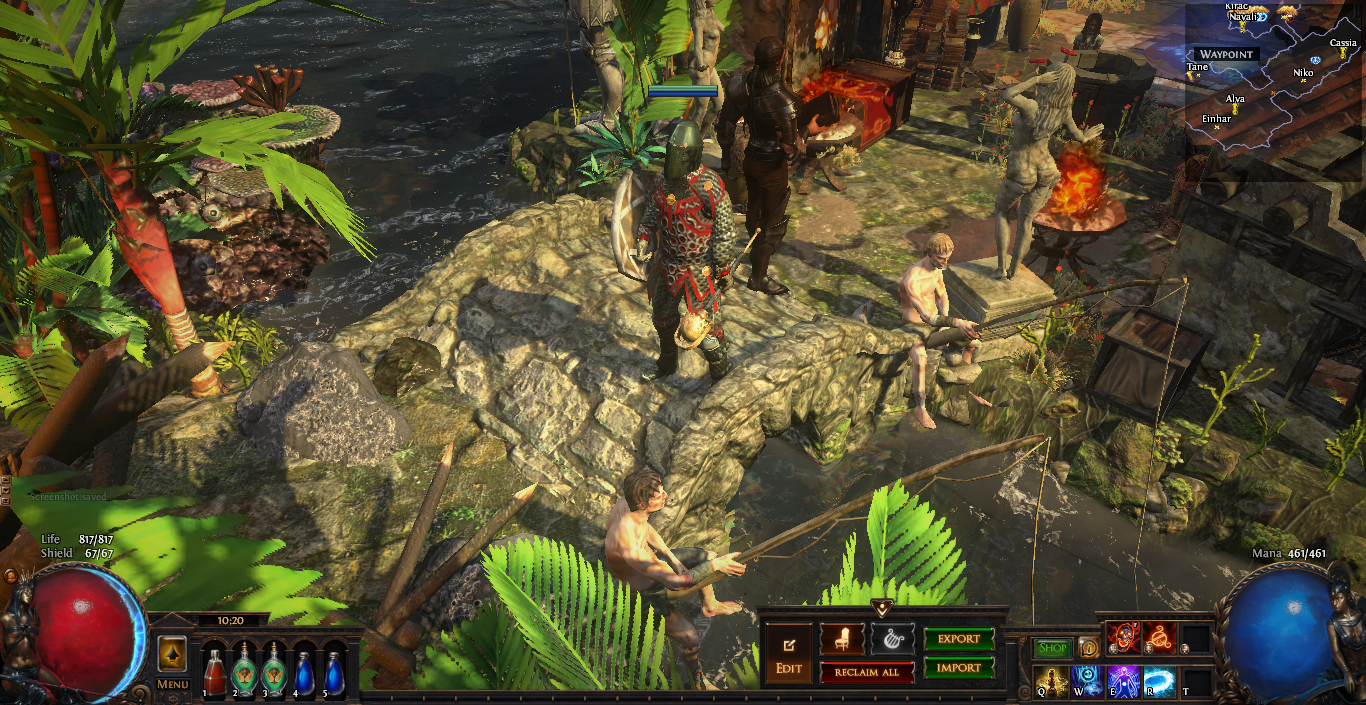Viewport: 1366px width, 705px height.
Task: Use the green winged flask in slot 2
Action: tap(244, 671)
